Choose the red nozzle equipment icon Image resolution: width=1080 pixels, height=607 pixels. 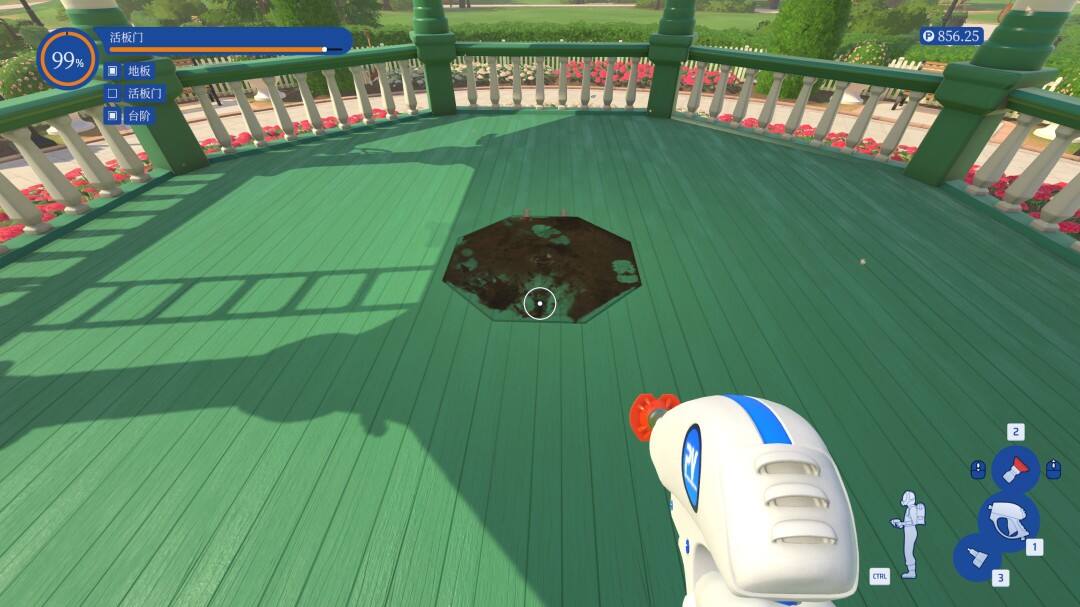(x=1015, y=468)
